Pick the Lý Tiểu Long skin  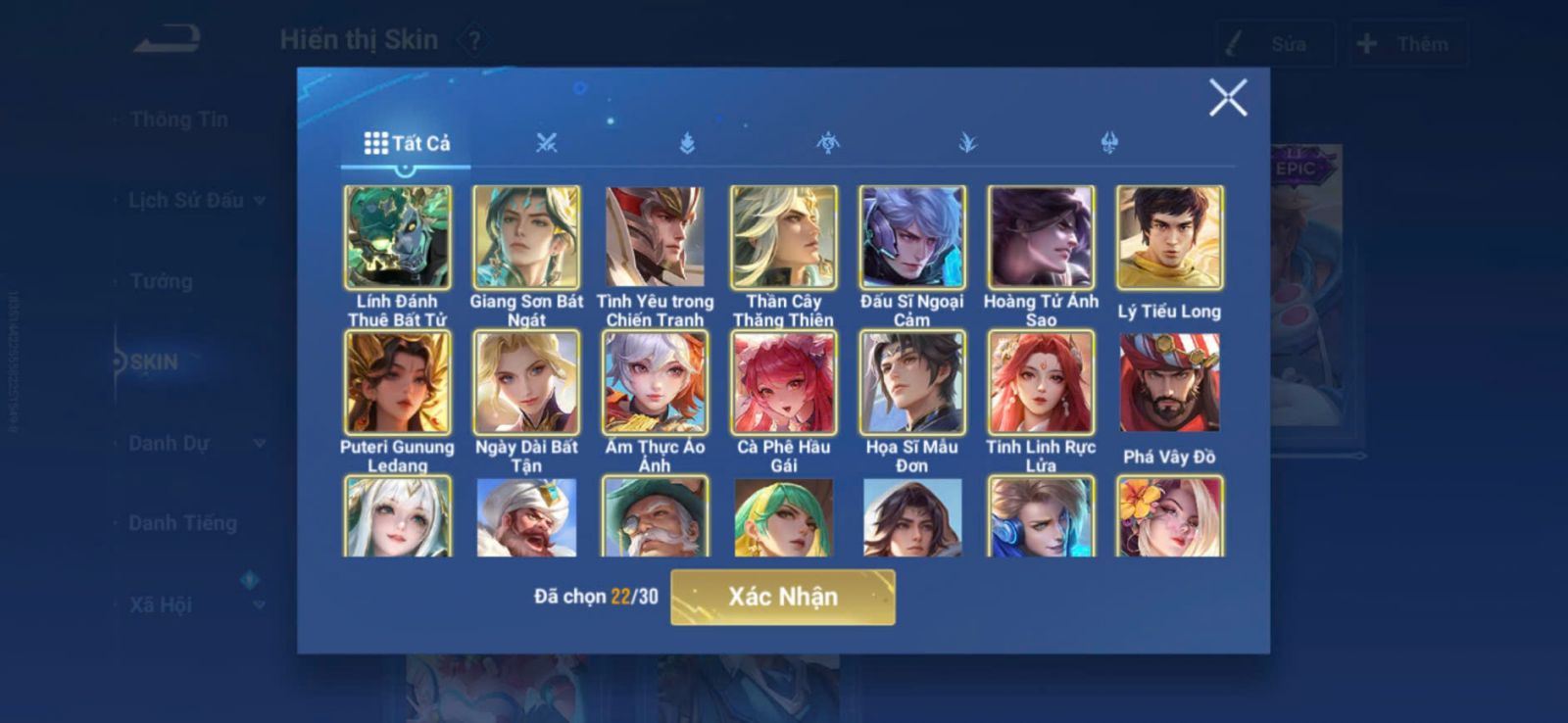[x=1169, y=237]
